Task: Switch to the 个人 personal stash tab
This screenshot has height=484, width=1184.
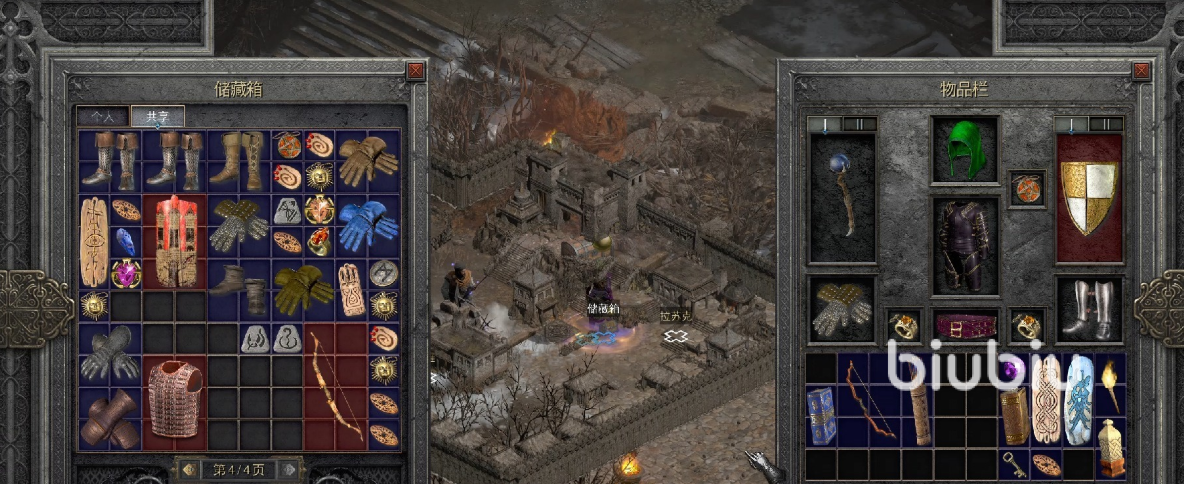Action: [103, 117]
